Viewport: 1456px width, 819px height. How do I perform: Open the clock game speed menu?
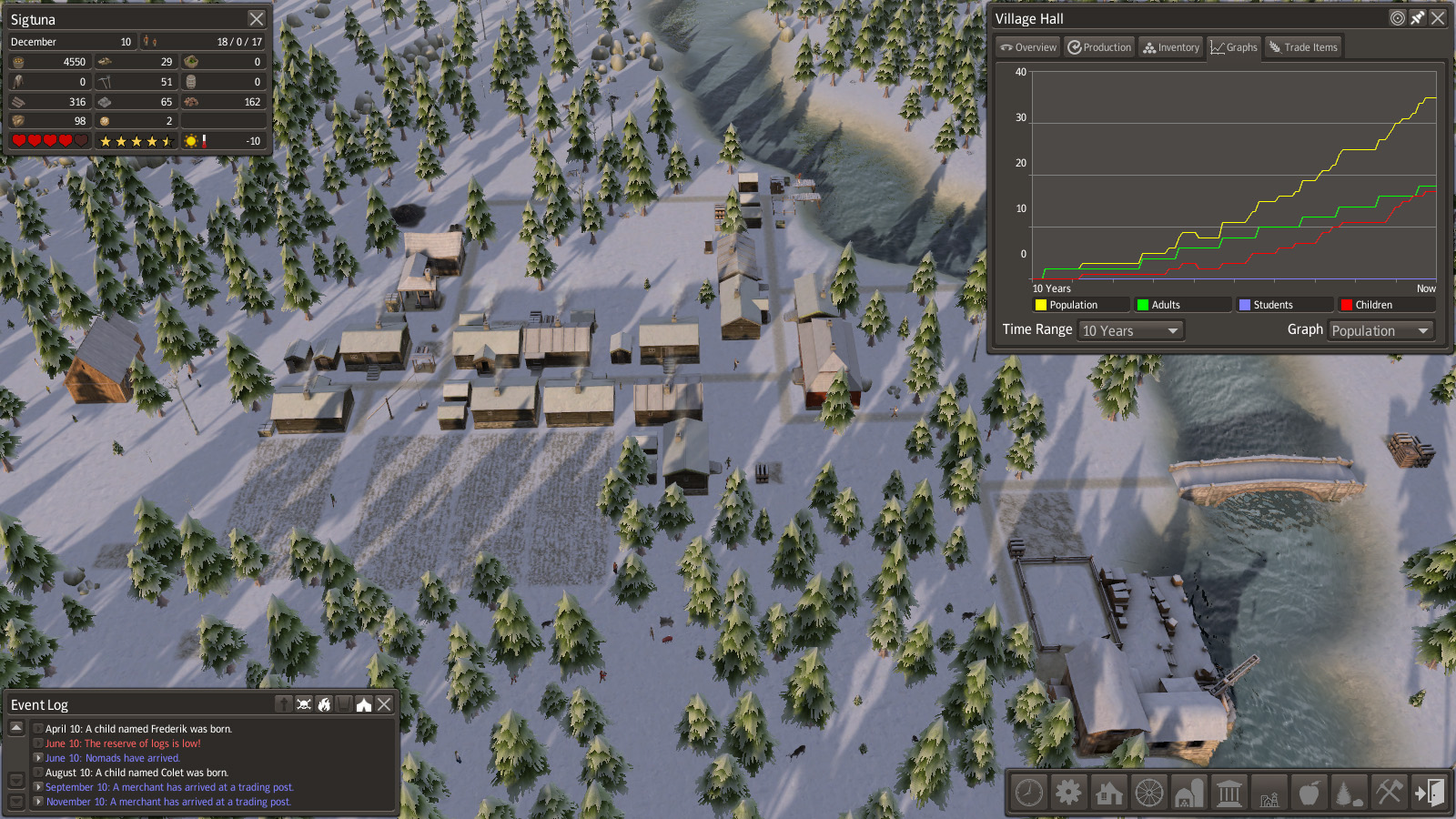coord(1029,793)
